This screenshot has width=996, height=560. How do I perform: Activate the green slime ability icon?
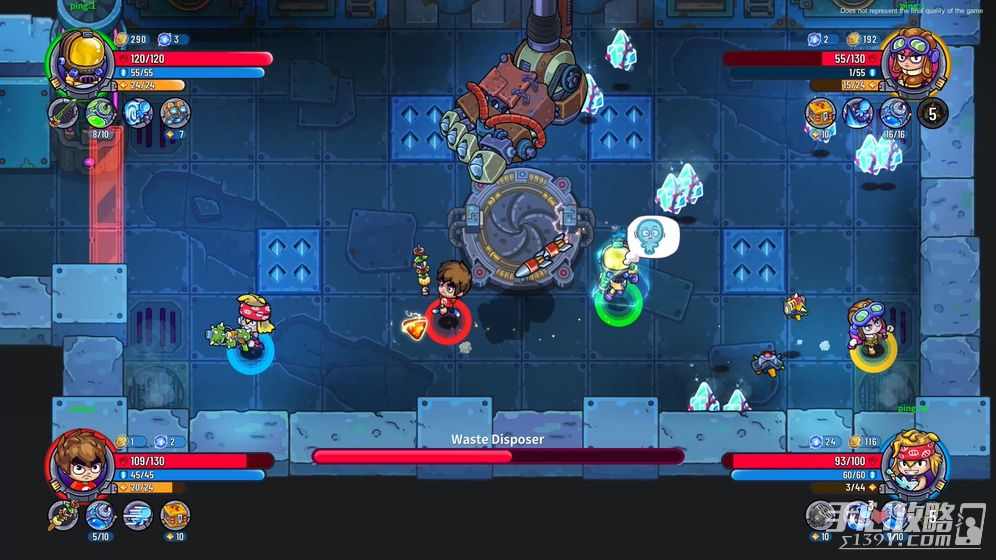100,113
